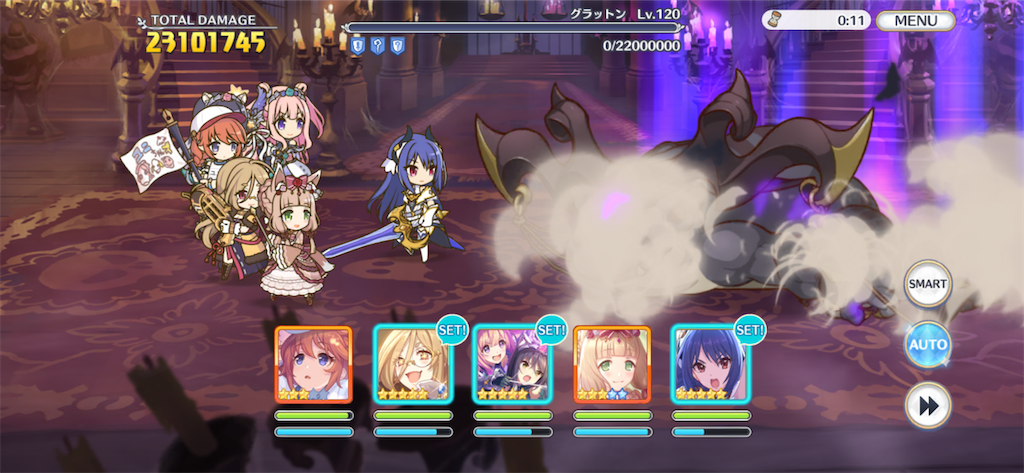Open the MENU button
Viewport: 1024px width, 473px height.
[916, 20]
